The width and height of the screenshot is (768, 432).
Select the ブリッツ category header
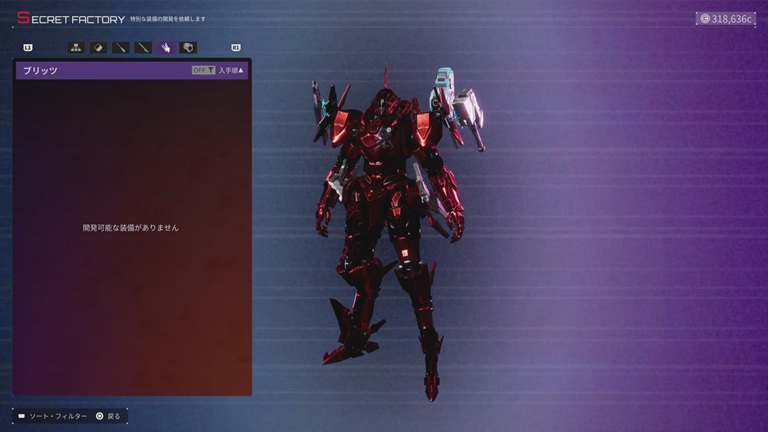pos(41,71)
